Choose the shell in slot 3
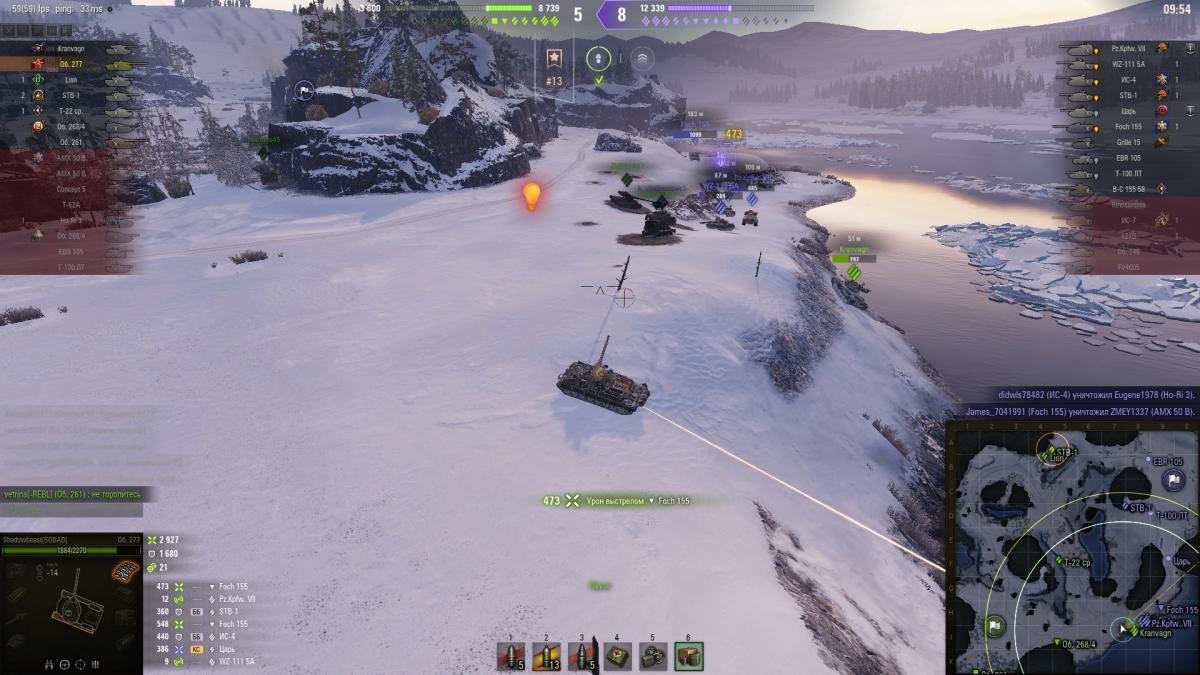The image size is (1200, 675). pyautogui.click(x=582, y=656)
